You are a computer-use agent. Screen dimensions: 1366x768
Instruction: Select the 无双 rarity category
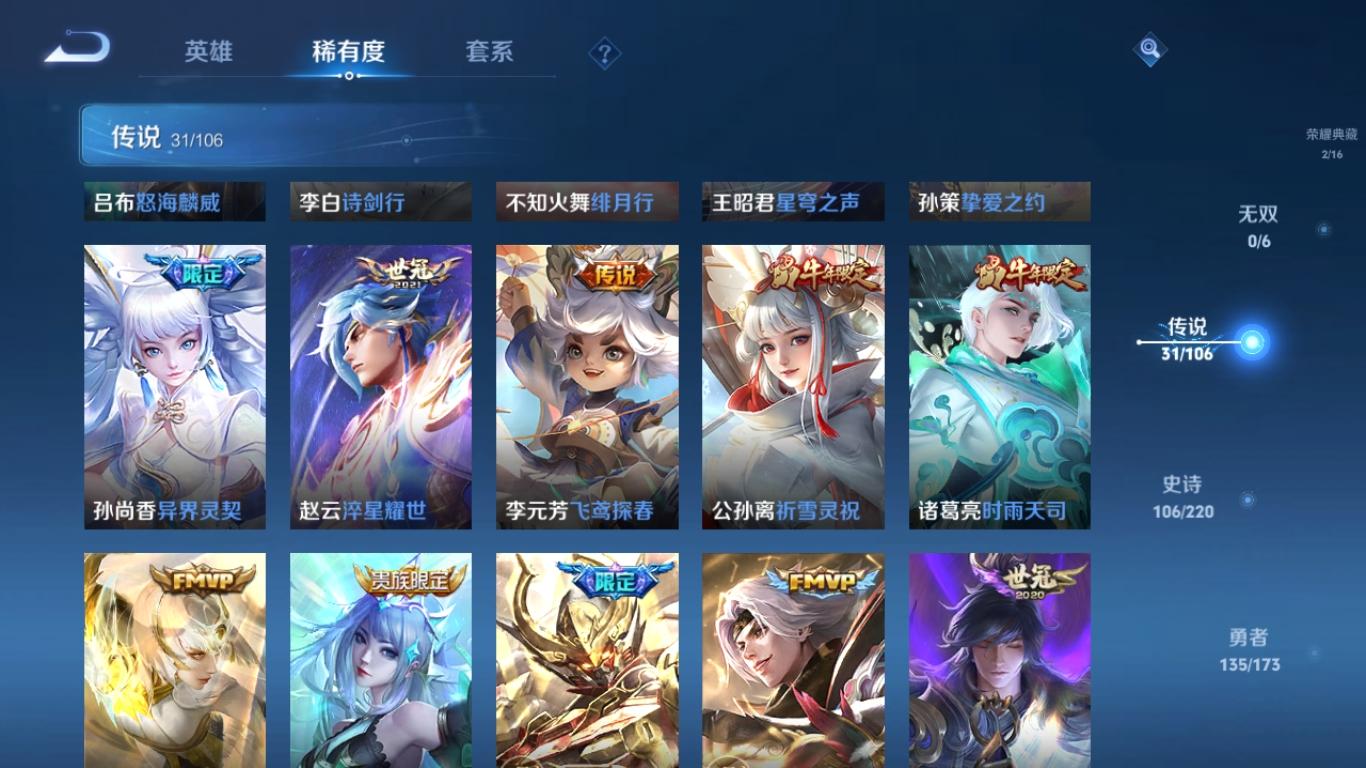(x=1256, y=214)
